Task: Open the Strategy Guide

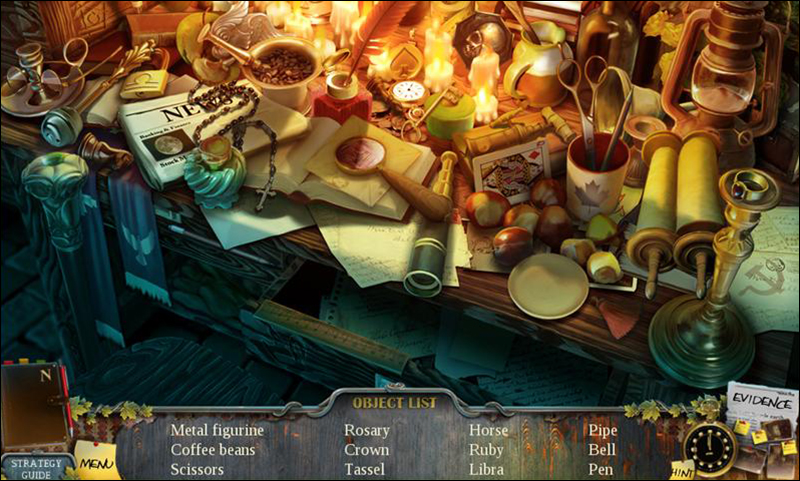Action: 36,467
